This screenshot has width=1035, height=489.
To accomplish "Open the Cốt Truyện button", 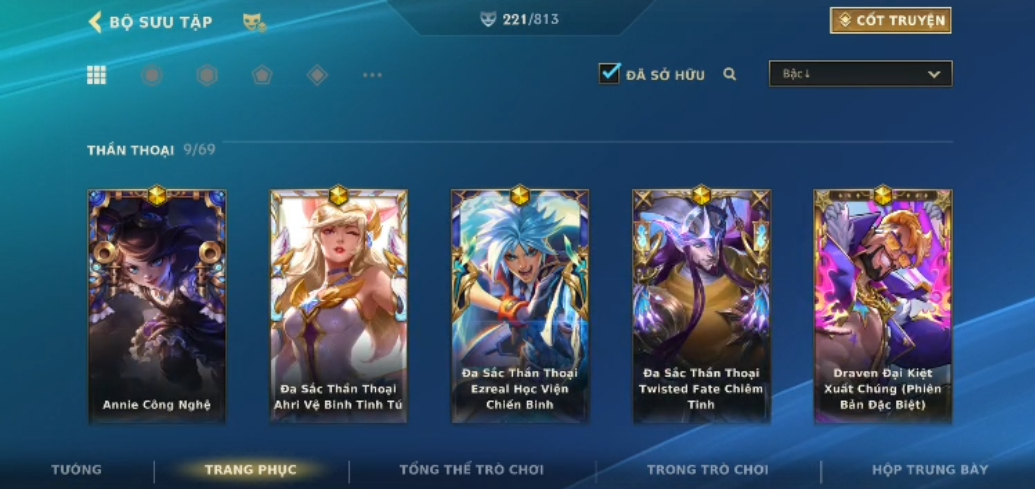I will [890, 20].
